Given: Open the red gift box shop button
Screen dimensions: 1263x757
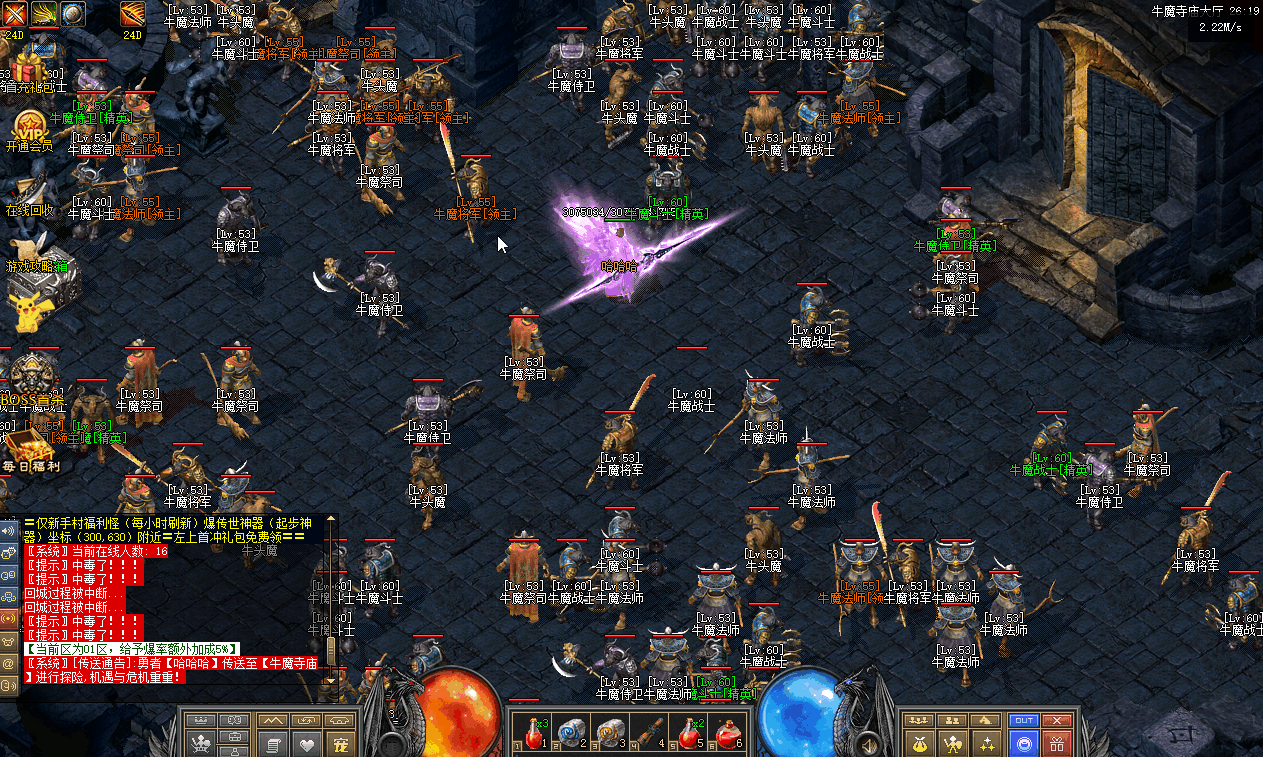Looking at the screenshot, I should [x=1057, y=744].
